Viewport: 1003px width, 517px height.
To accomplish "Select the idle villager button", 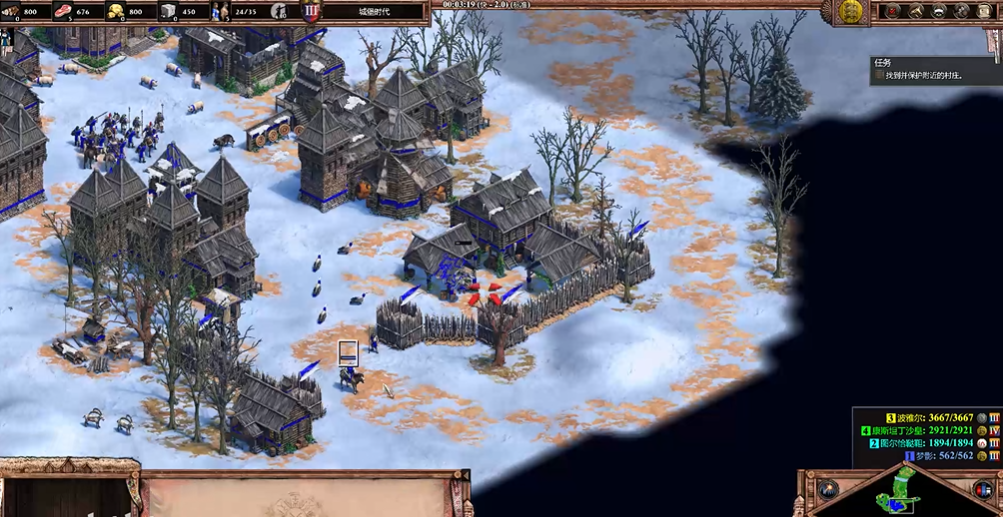I will [281, 12].
